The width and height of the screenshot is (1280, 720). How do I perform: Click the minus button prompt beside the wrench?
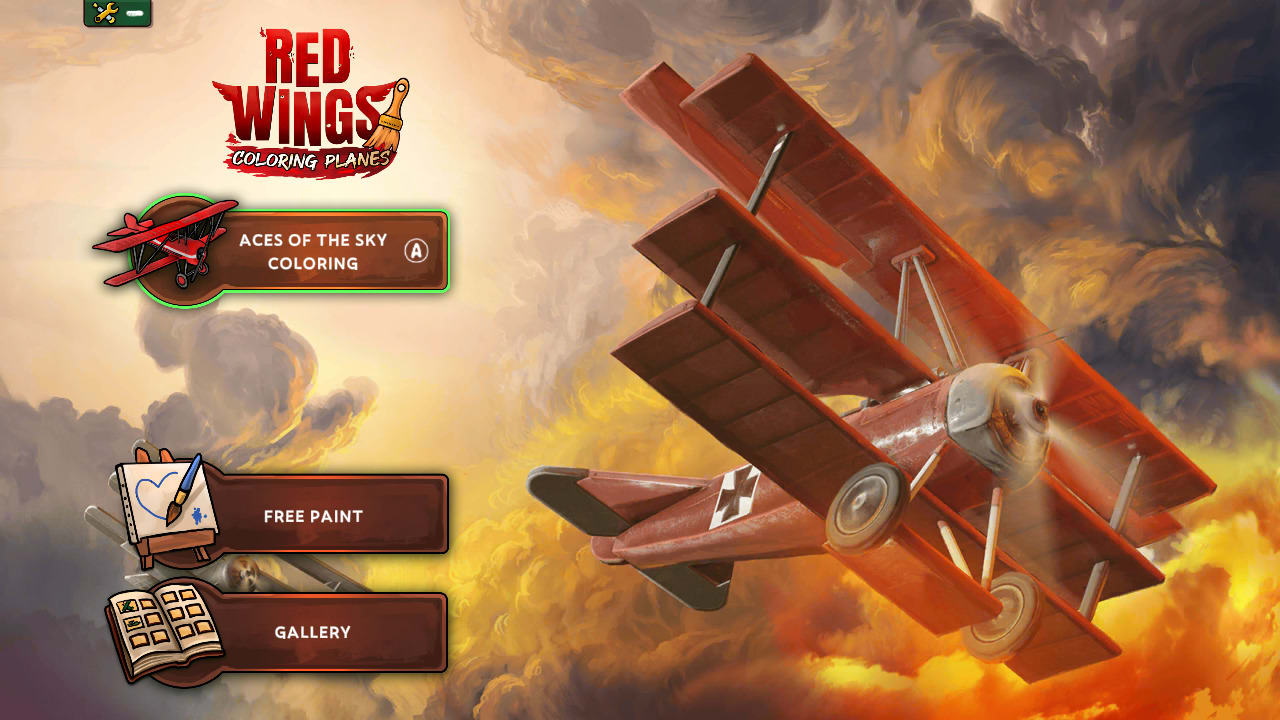point(135,13)
